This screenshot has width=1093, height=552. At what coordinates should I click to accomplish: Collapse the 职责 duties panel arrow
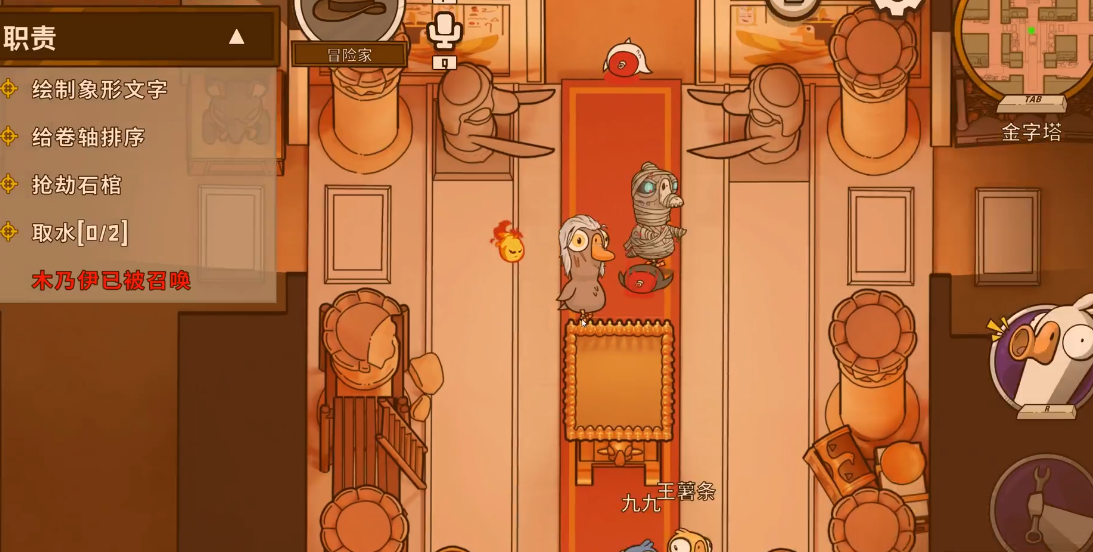[236, 38]
